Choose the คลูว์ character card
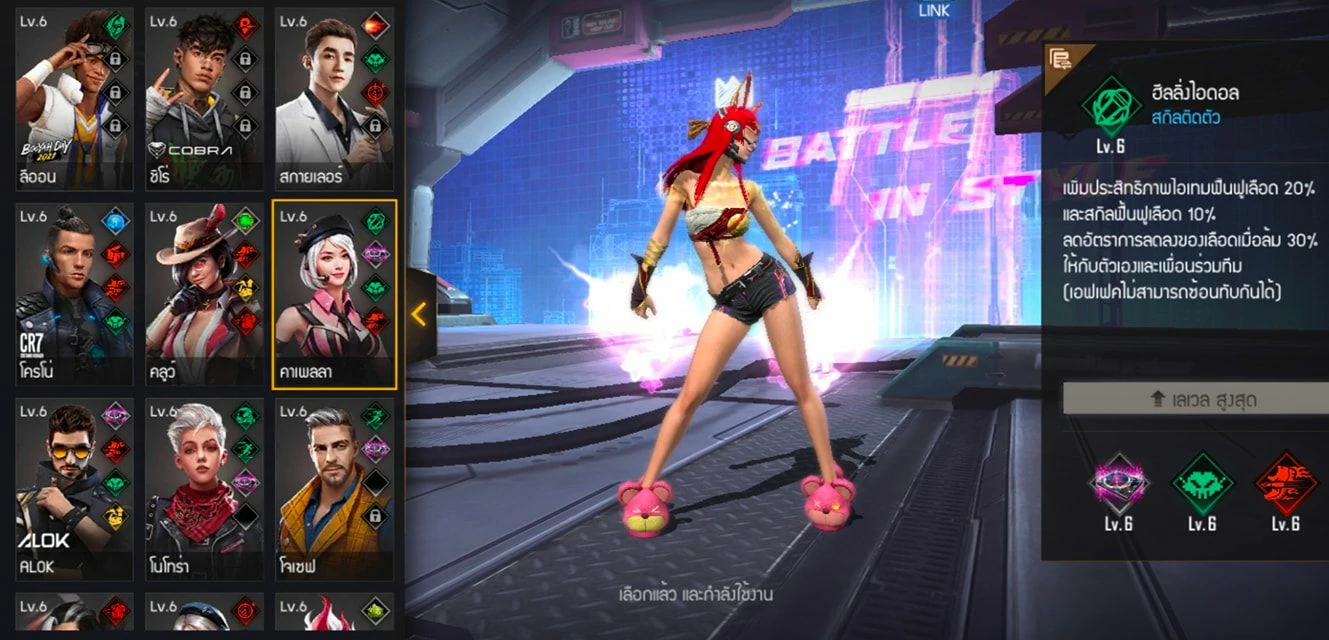The width and height of the screenshot is (1329, 640). pos(204,294)
